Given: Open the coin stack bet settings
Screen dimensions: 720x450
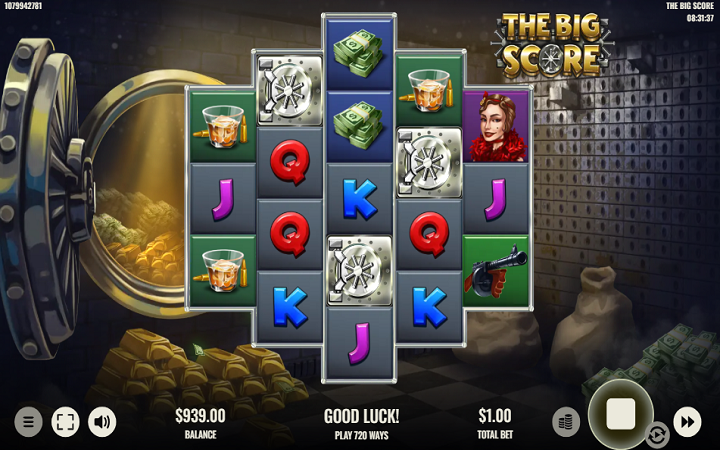Looking at the screenshot, I should point(566,421).
